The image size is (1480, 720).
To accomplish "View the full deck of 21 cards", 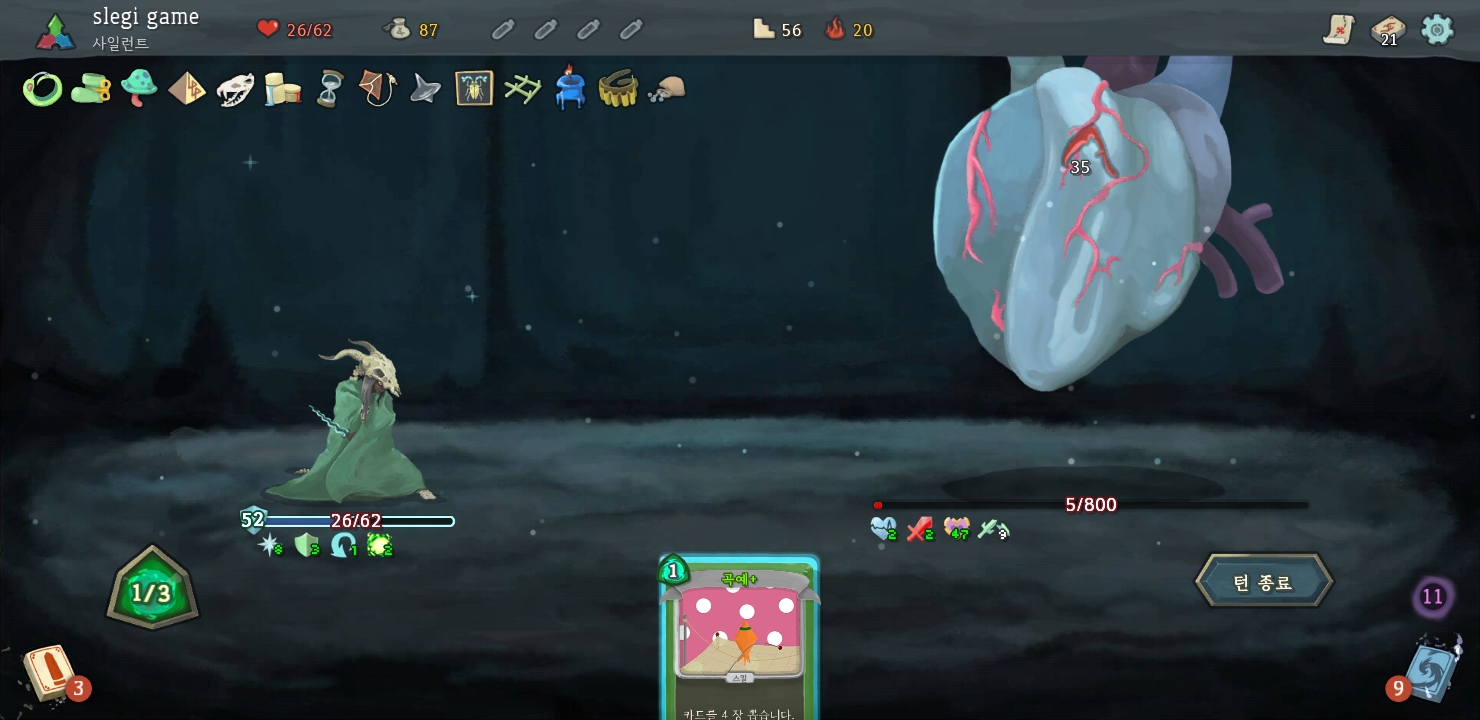I will pos(1387,30).
